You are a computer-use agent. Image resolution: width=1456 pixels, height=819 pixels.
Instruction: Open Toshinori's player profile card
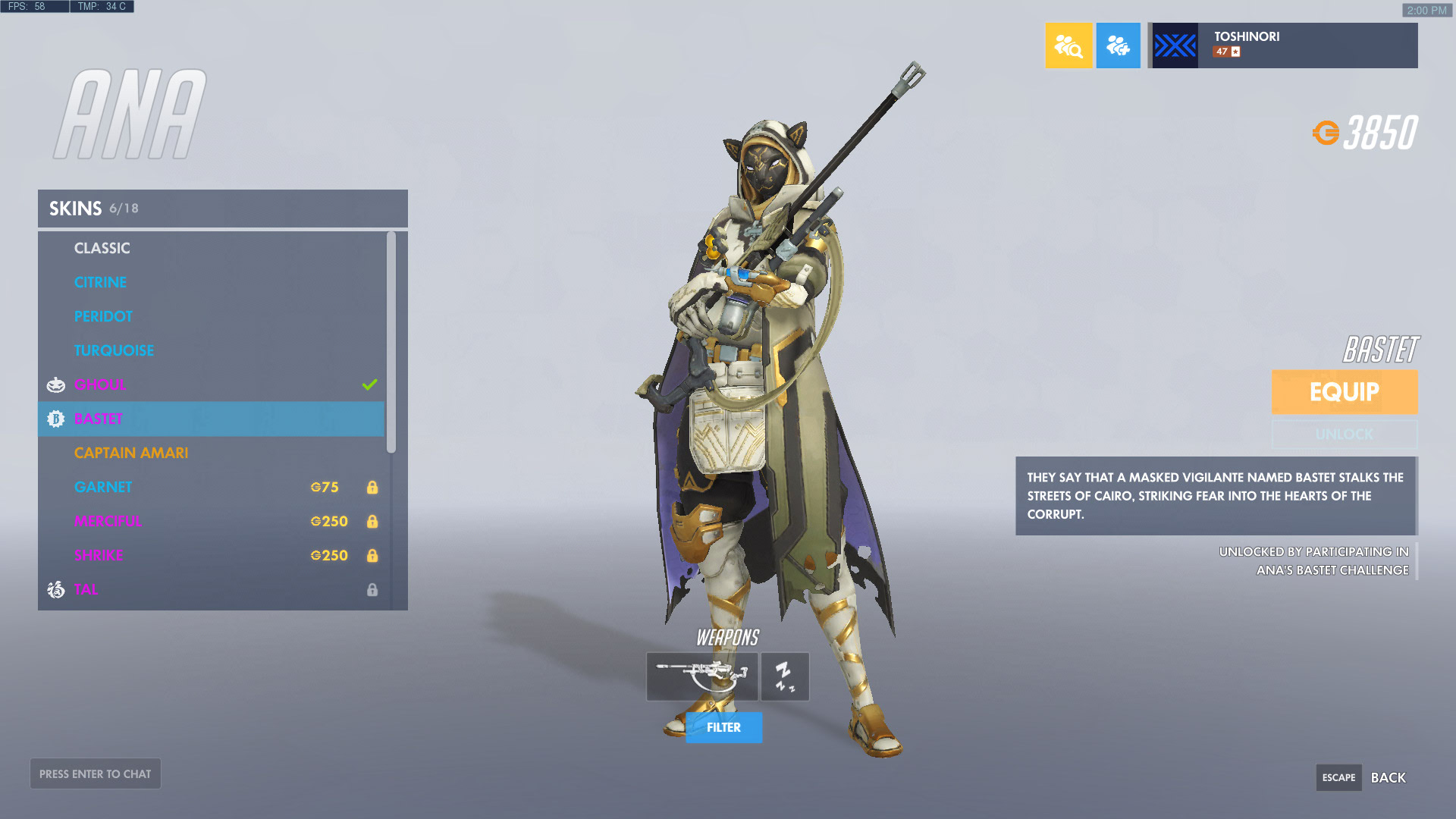[1282, 45]
